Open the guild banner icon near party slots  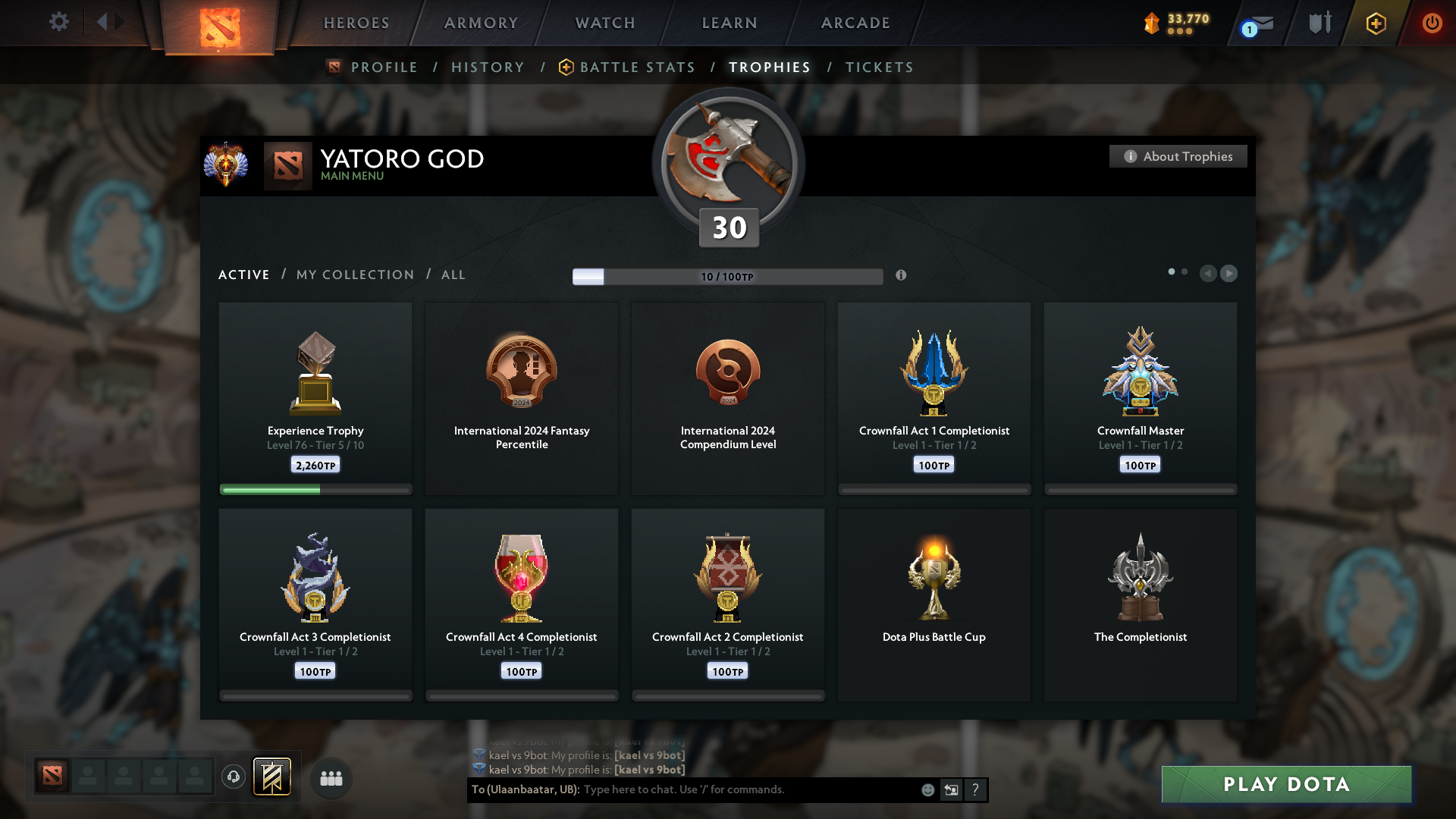click(273, 777)
